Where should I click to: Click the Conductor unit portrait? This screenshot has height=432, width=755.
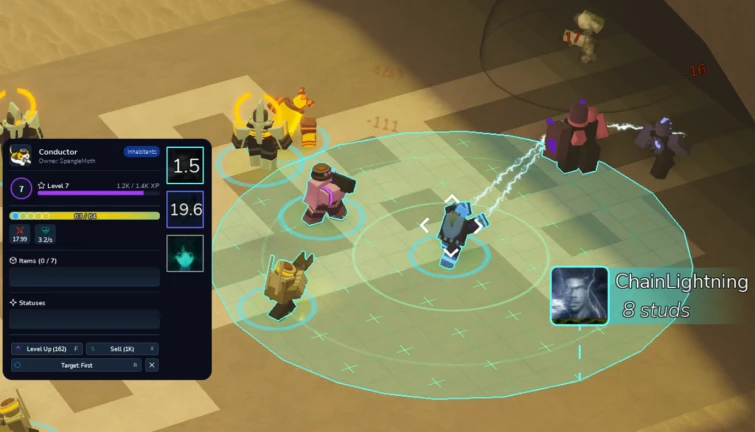20,156
